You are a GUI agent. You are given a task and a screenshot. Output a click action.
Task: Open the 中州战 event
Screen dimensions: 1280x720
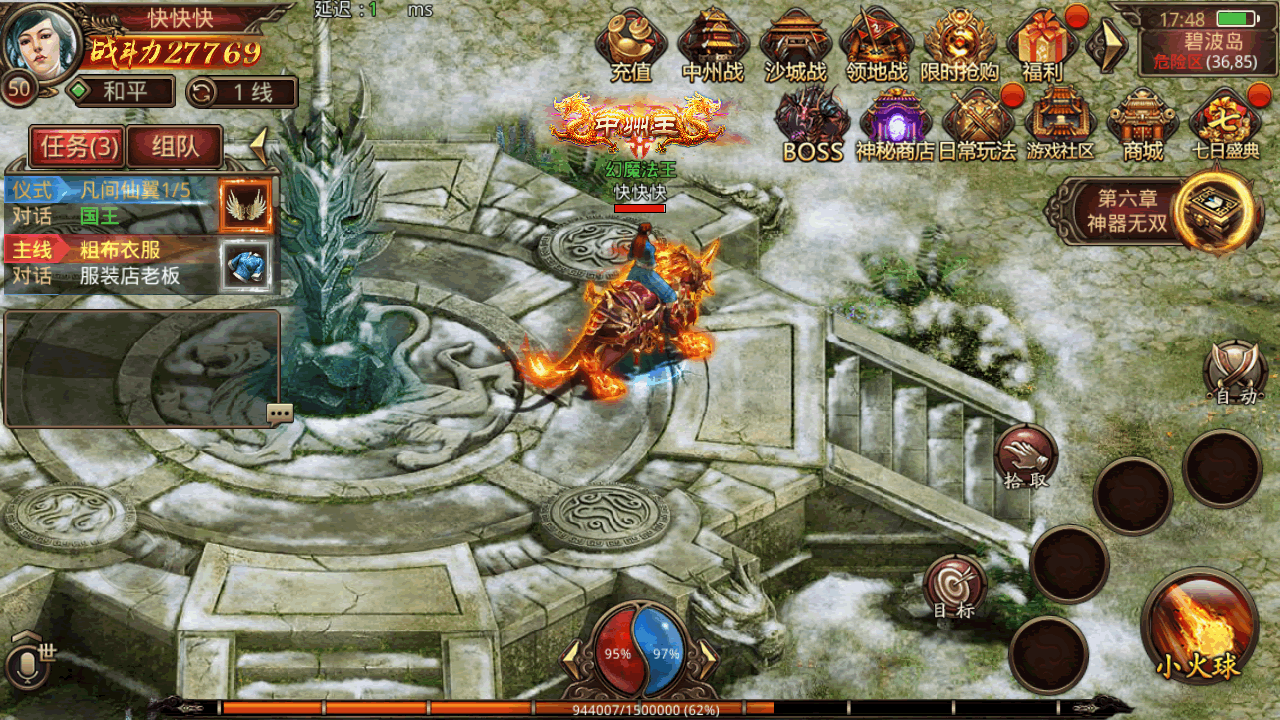coord(713,43)
